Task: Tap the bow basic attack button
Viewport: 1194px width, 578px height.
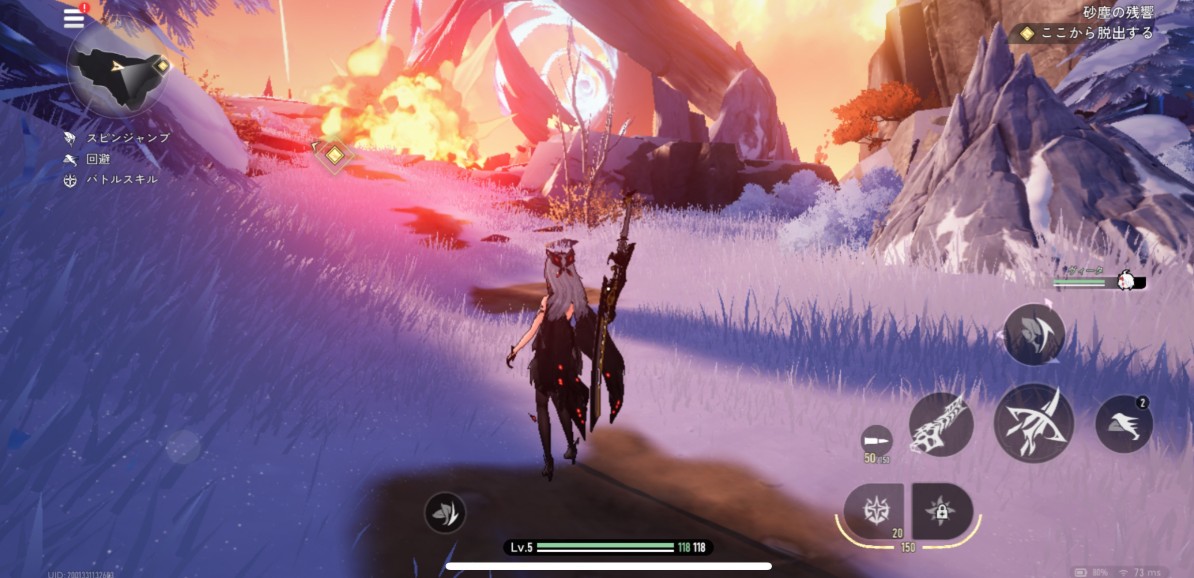Action: 1033,422
